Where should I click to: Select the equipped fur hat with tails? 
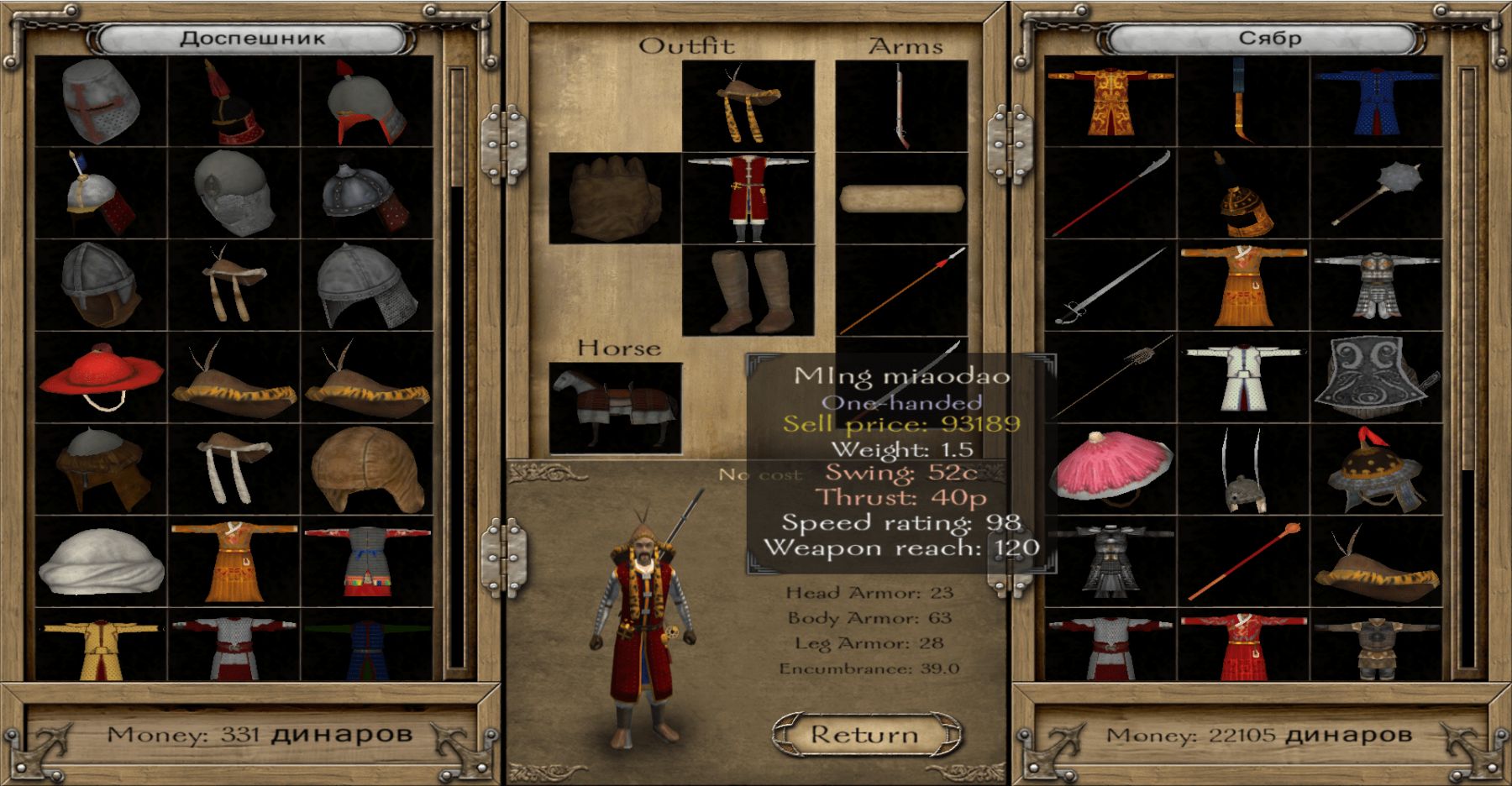(x=748, y=106)
